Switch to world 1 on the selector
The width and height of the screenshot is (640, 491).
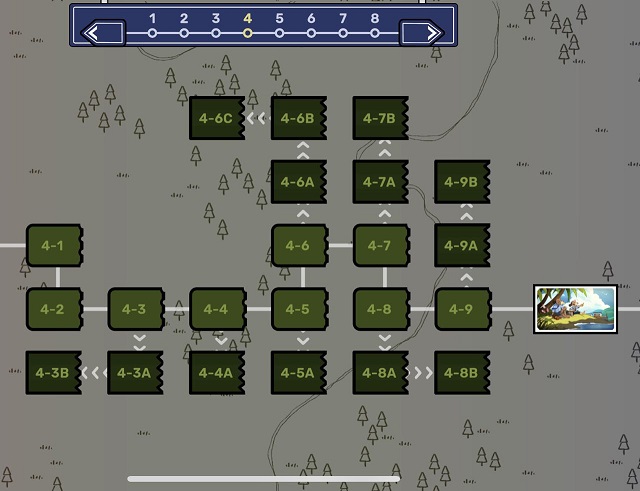[152, 32]
